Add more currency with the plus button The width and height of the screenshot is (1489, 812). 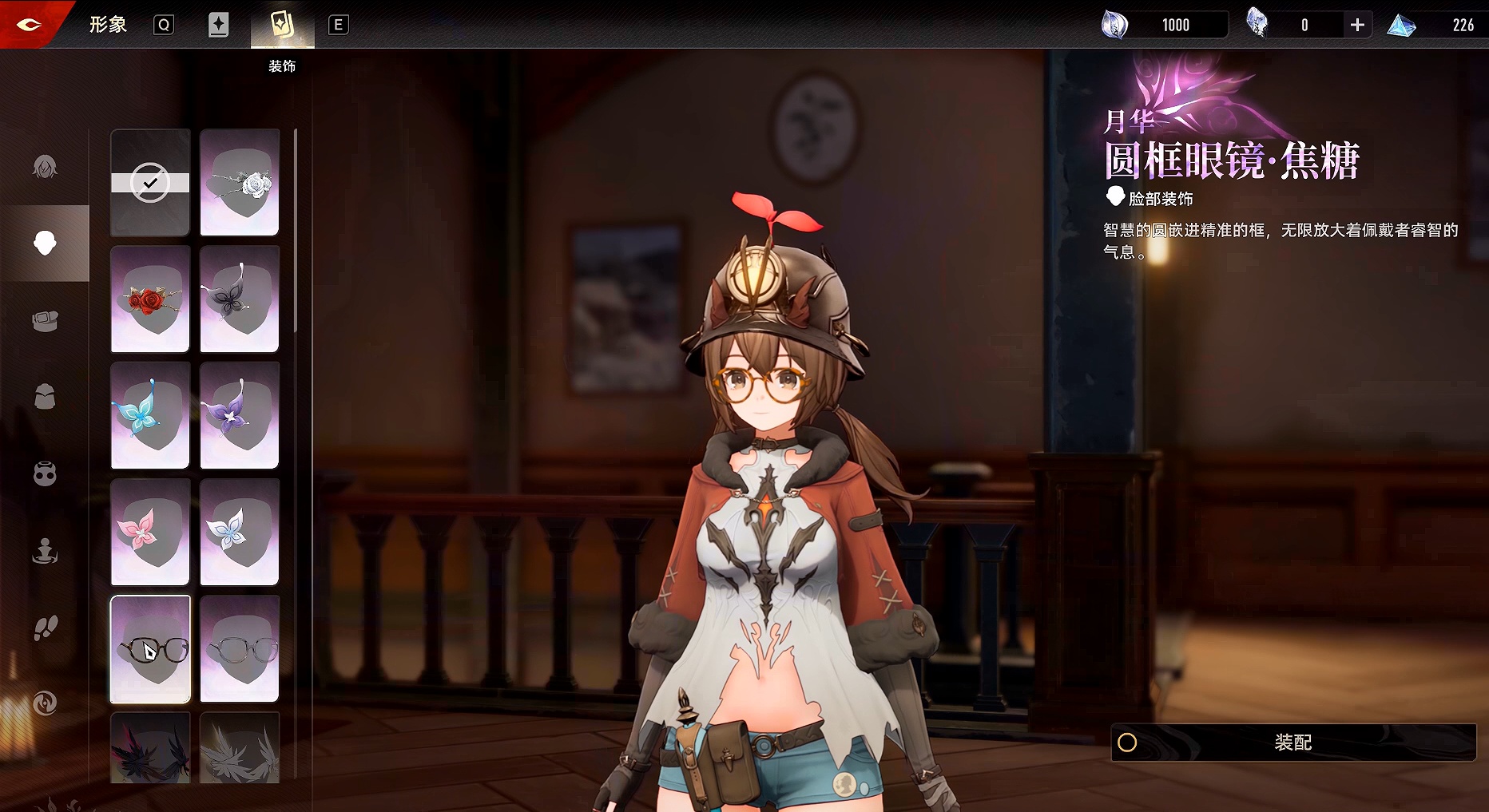tap(1357, 26)
